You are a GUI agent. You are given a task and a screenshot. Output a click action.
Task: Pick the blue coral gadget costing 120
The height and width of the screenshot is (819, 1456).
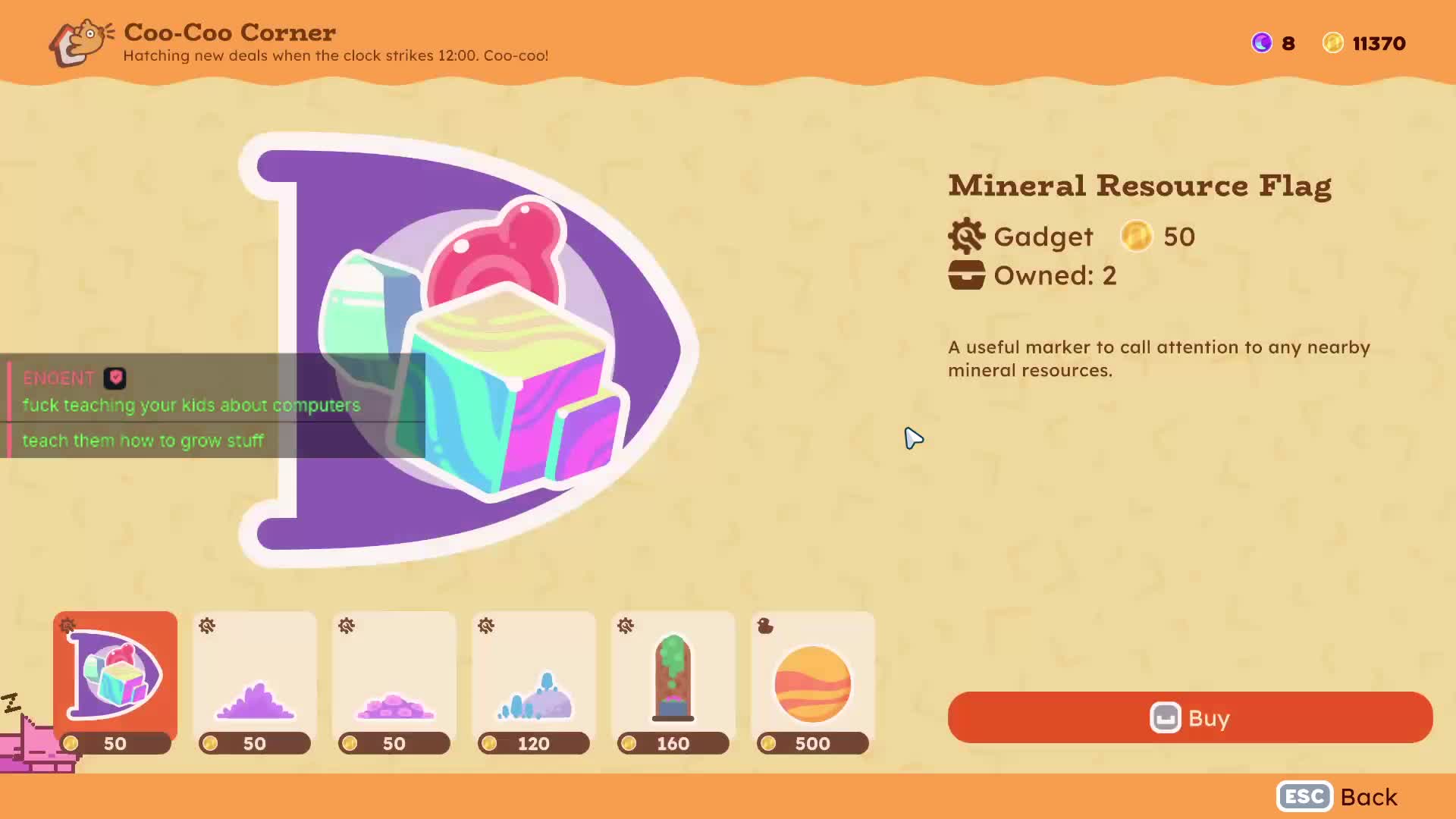534,681
